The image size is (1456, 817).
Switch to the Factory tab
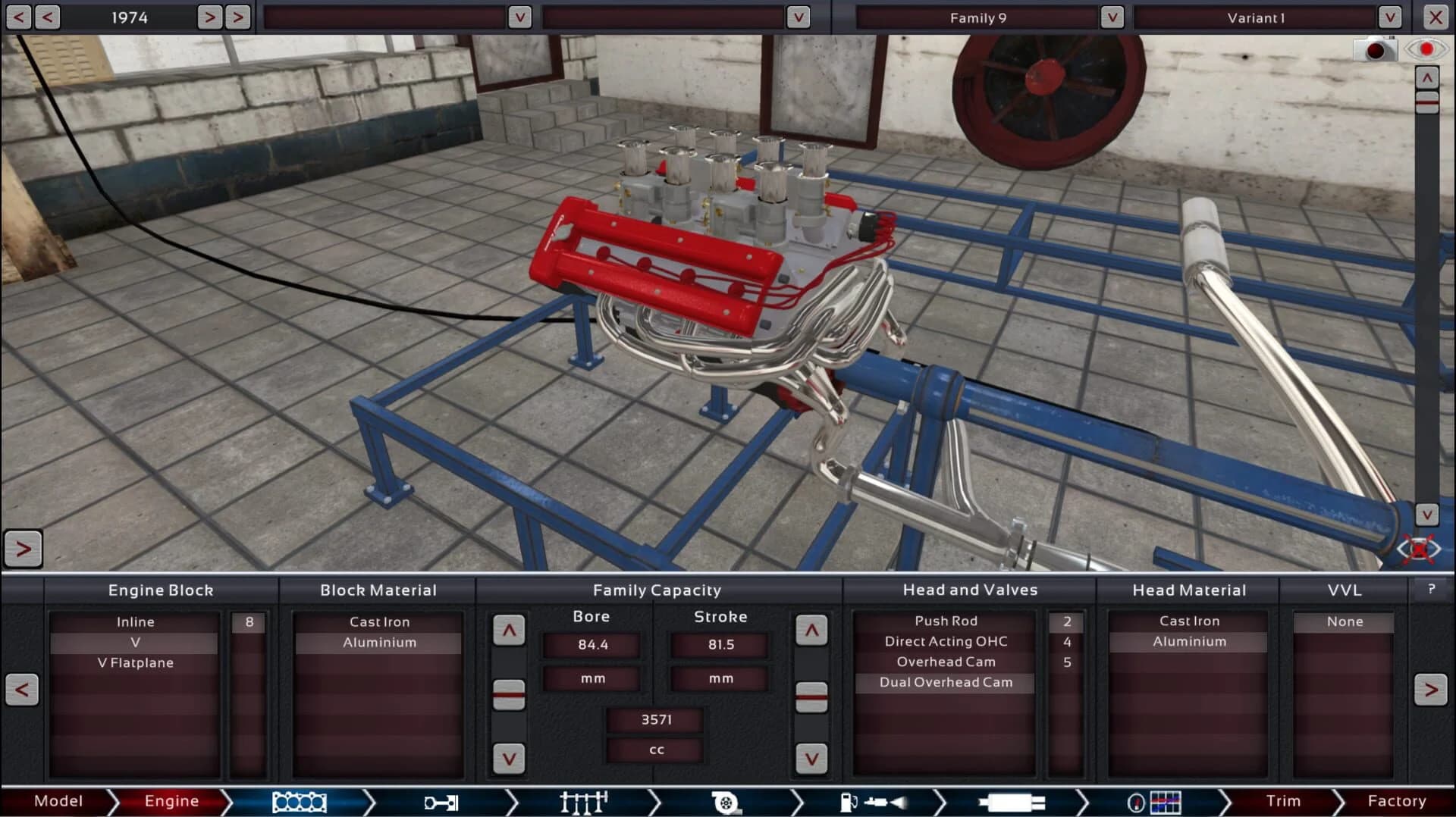click(x=1398, y=801)
